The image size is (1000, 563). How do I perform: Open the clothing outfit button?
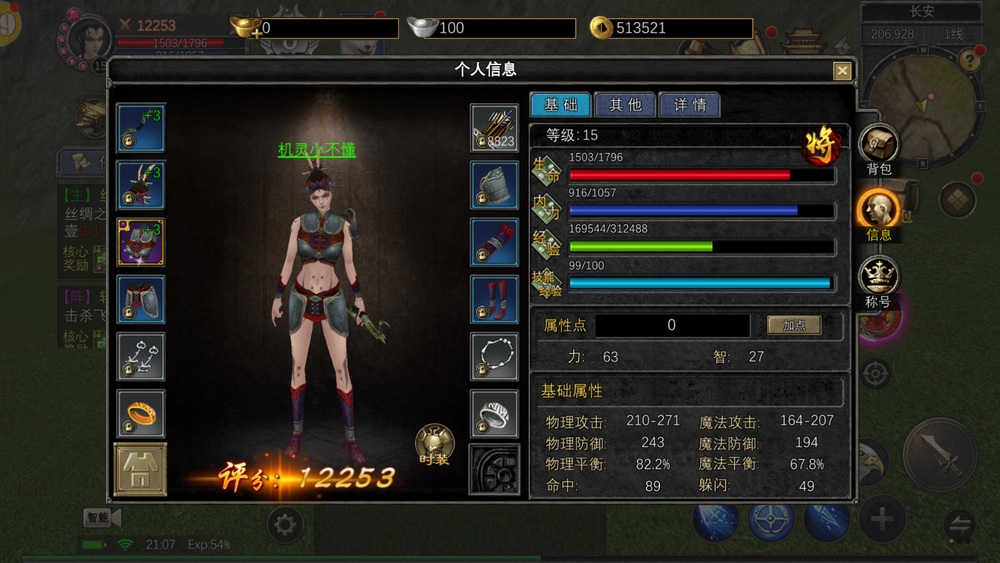pos(141,469)
